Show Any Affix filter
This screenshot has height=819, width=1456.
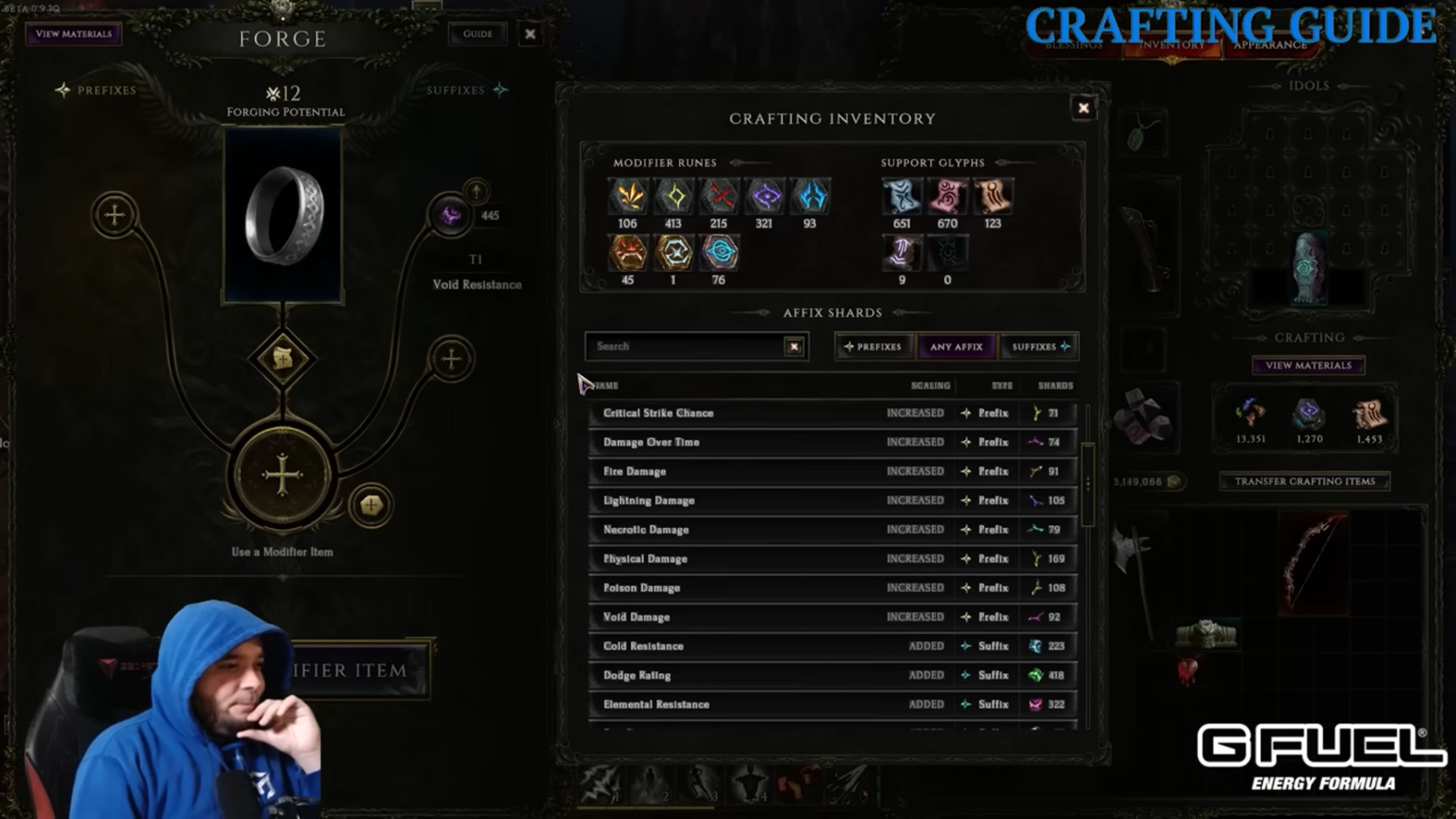coord(956,347)
